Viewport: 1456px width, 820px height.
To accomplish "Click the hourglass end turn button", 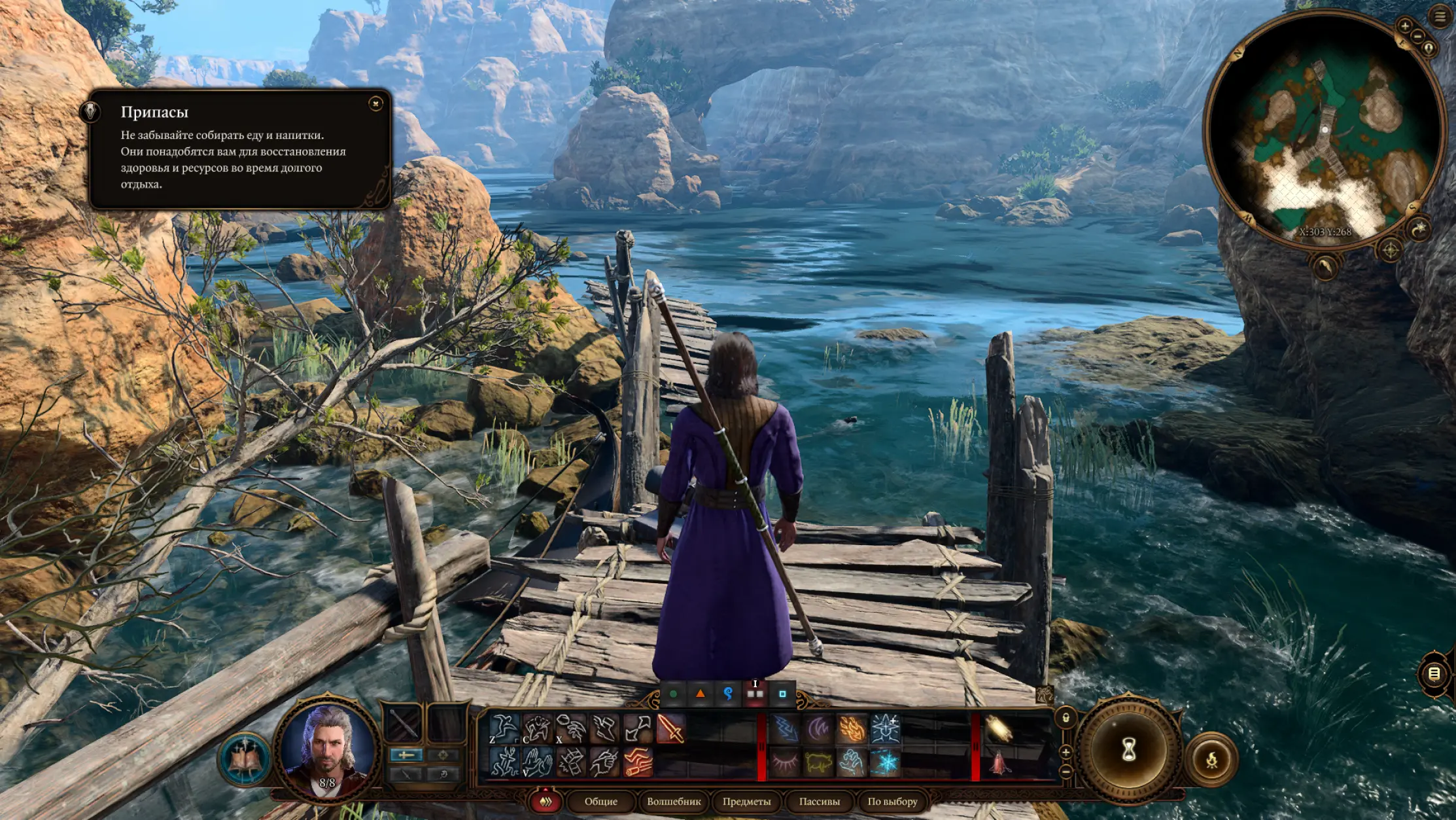I will pos(1129,751).
